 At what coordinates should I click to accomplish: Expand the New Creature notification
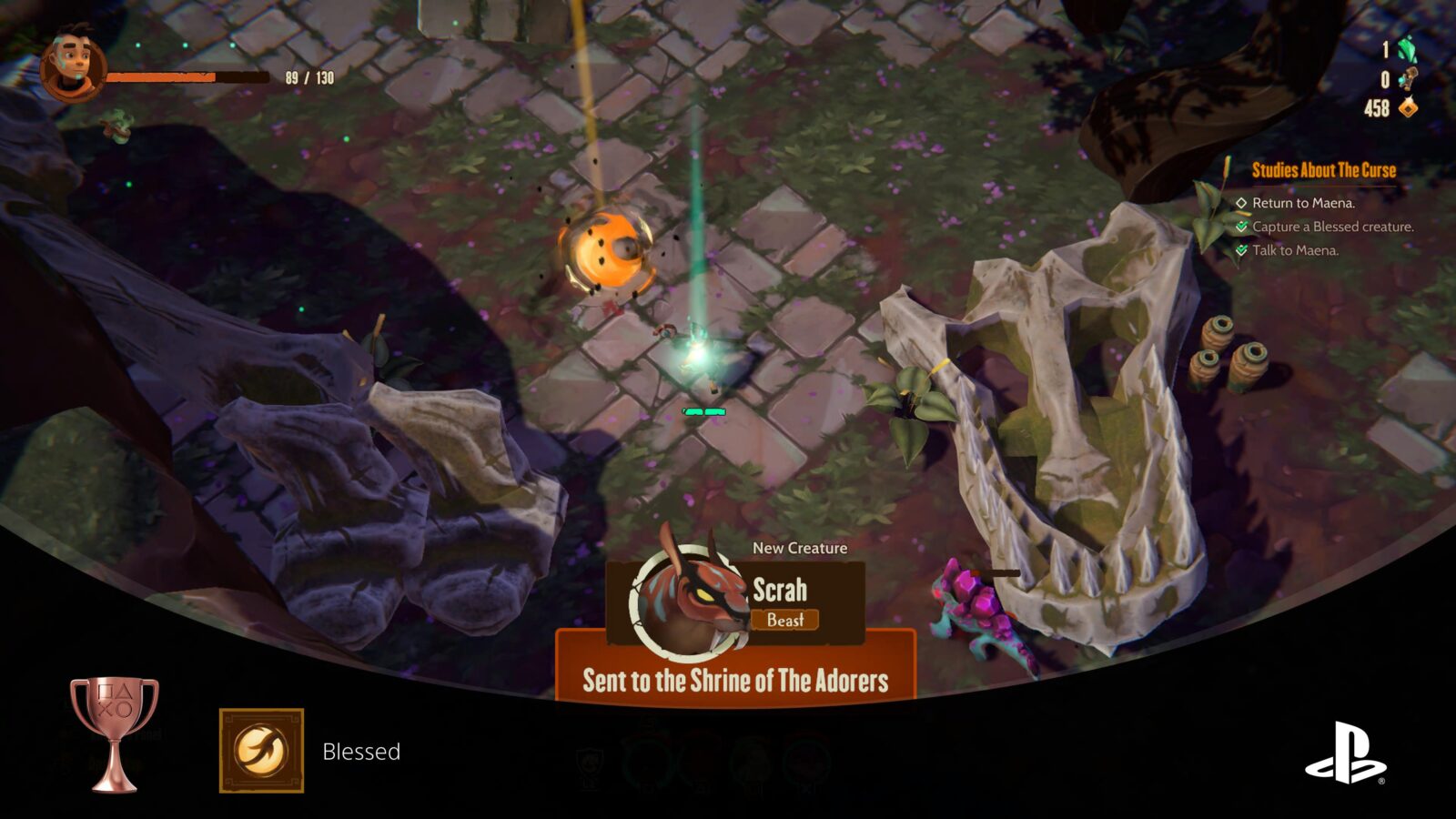pos(799,549)
